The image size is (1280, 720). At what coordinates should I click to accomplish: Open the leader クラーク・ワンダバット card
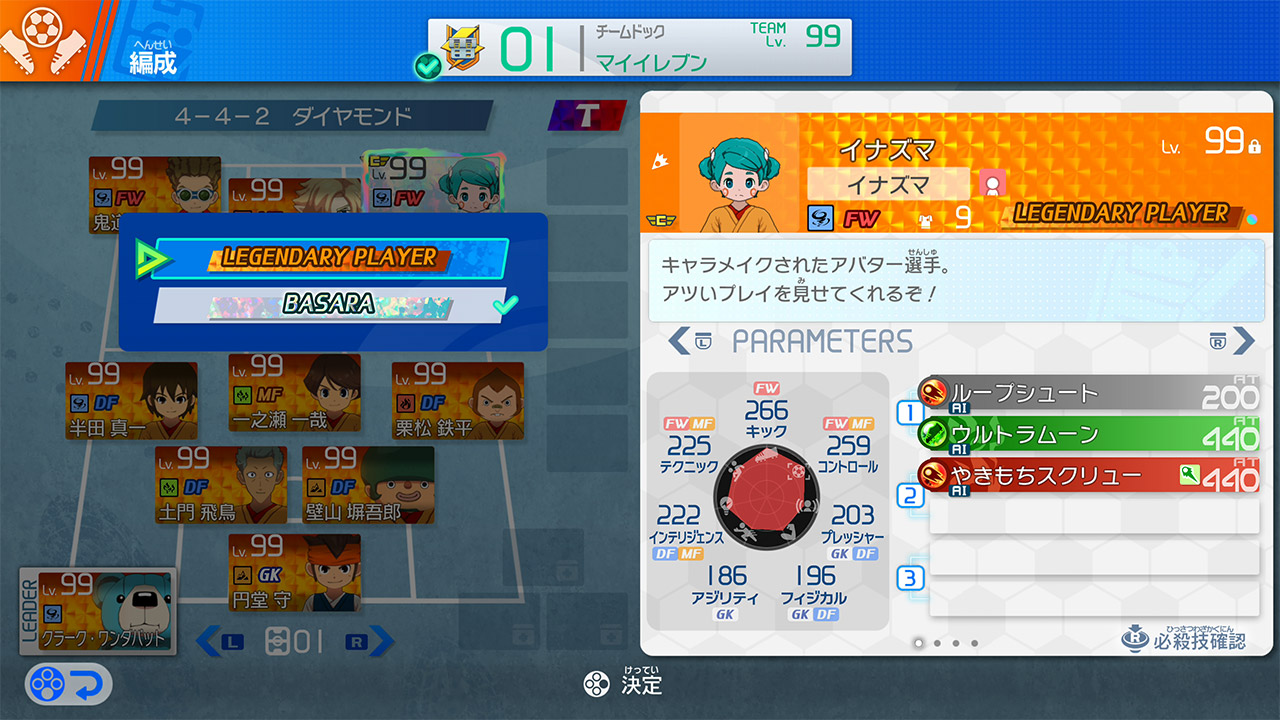pyautogui.click(x=98, y=610)
